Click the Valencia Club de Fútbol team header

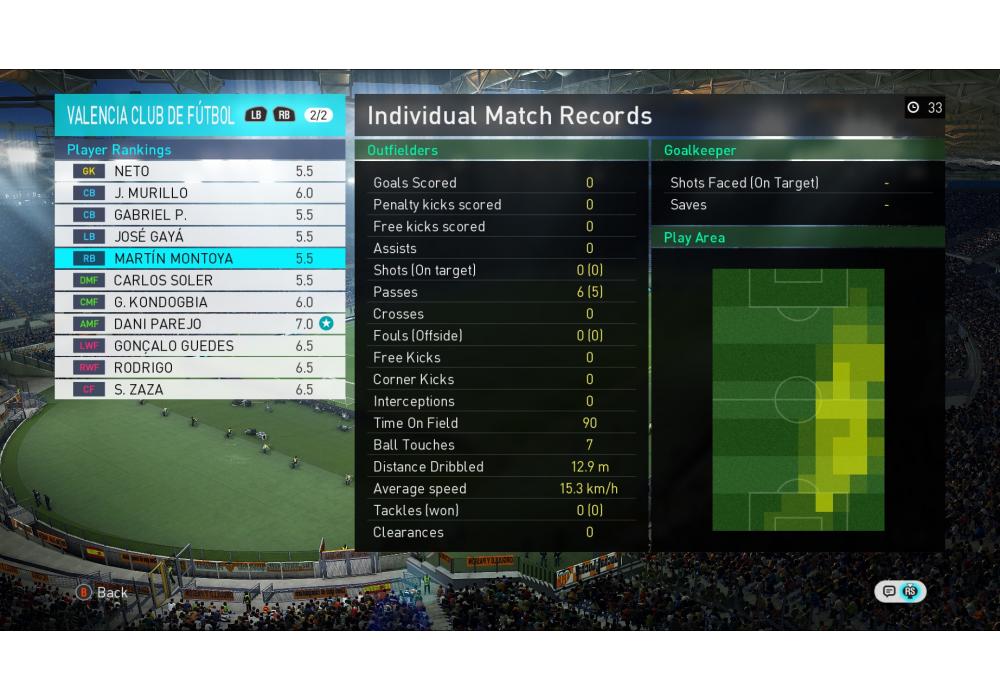click(x=151, y=115)
